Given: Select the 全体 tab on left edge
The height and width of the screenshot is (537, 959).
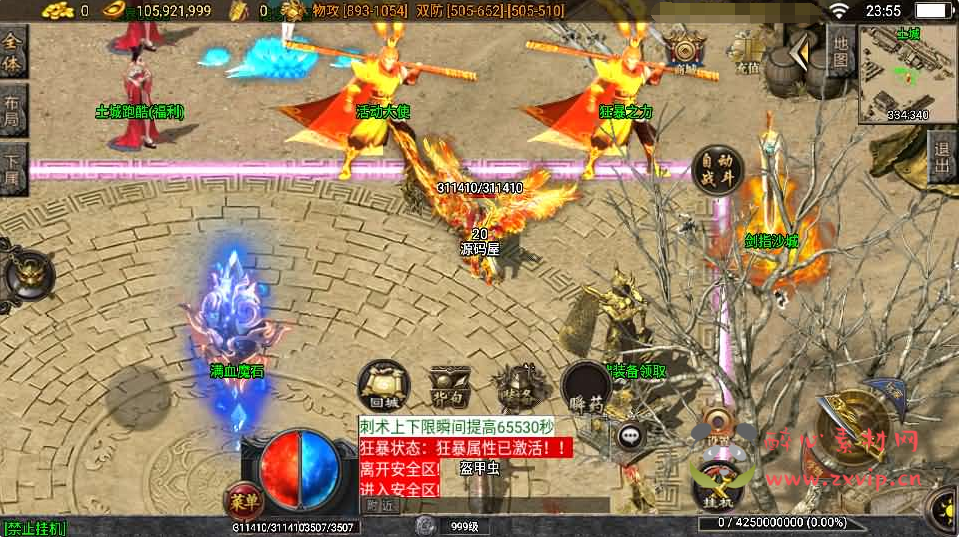Looking at the screenshot, I should click(x=12, y=50).
